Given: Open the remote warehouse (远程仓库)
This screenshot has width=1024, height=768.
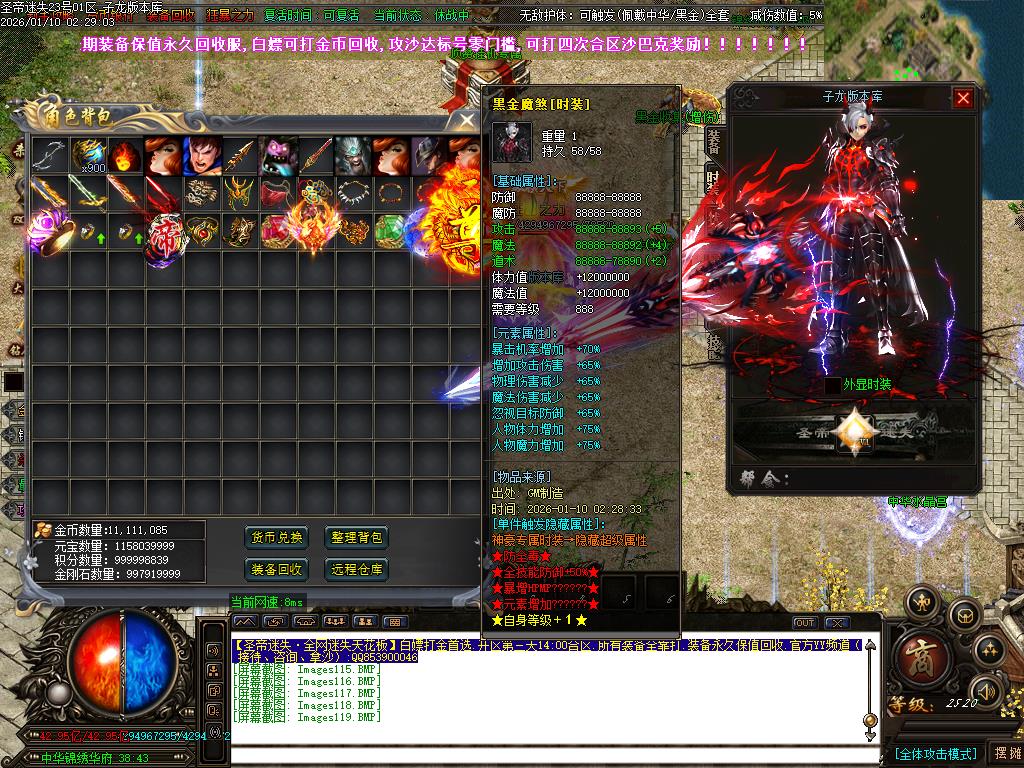Looking at the screenshot, I should [x=357, y=570].
